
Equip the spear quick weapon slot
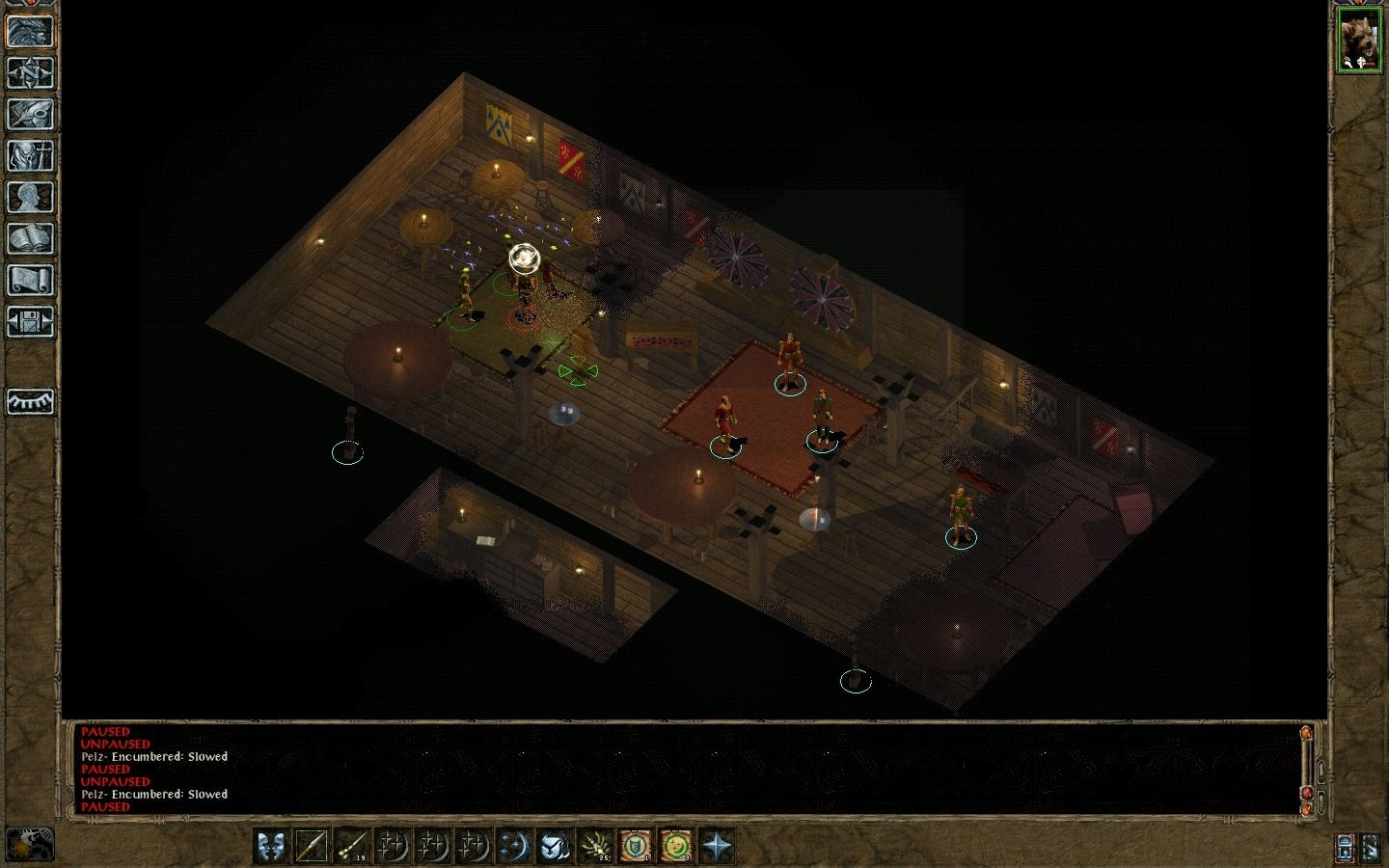tap(313, 847)
